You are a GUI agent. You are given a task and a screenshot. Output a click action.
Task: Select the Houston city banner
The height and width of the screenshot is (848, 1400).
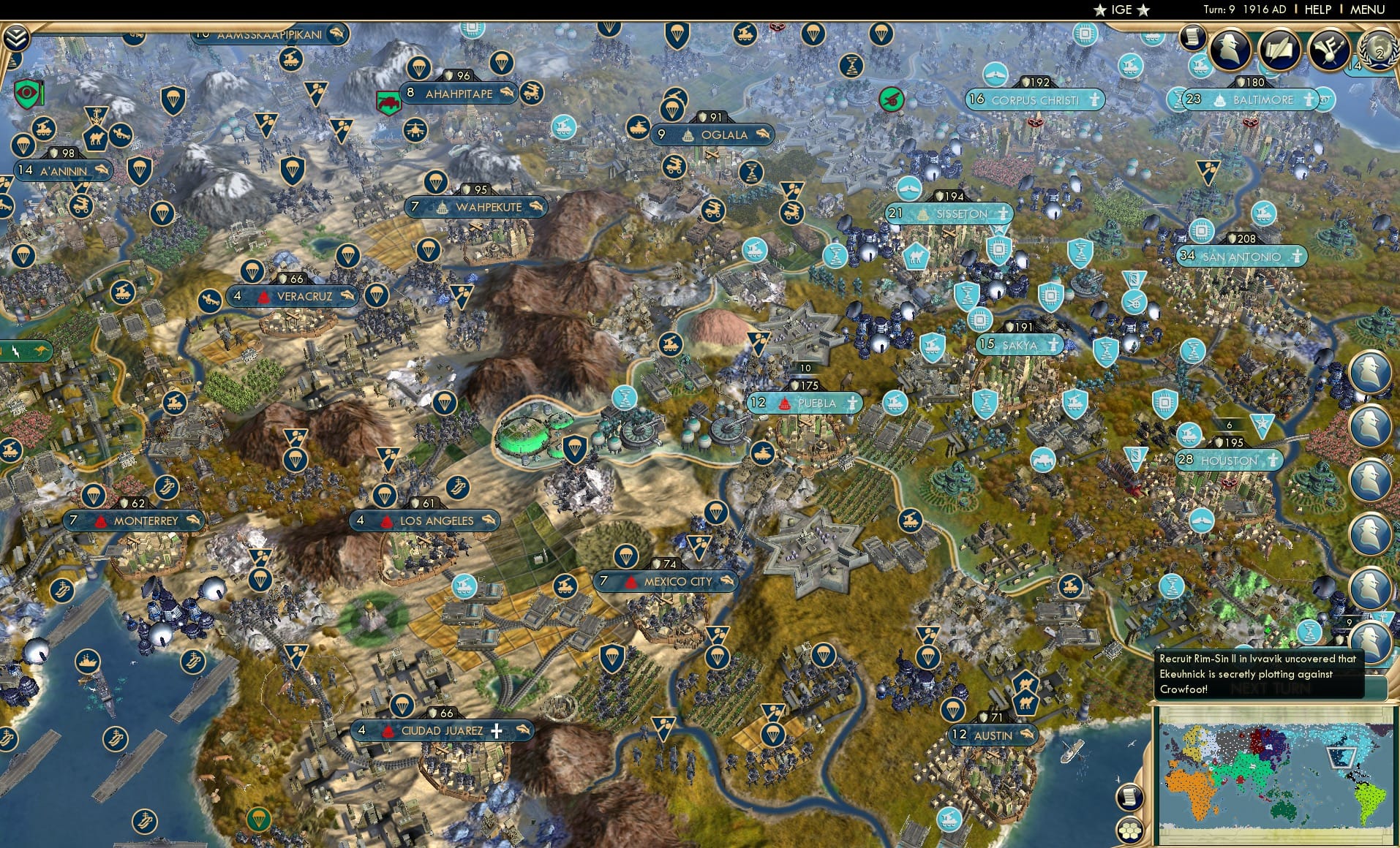coord(1227,461)
